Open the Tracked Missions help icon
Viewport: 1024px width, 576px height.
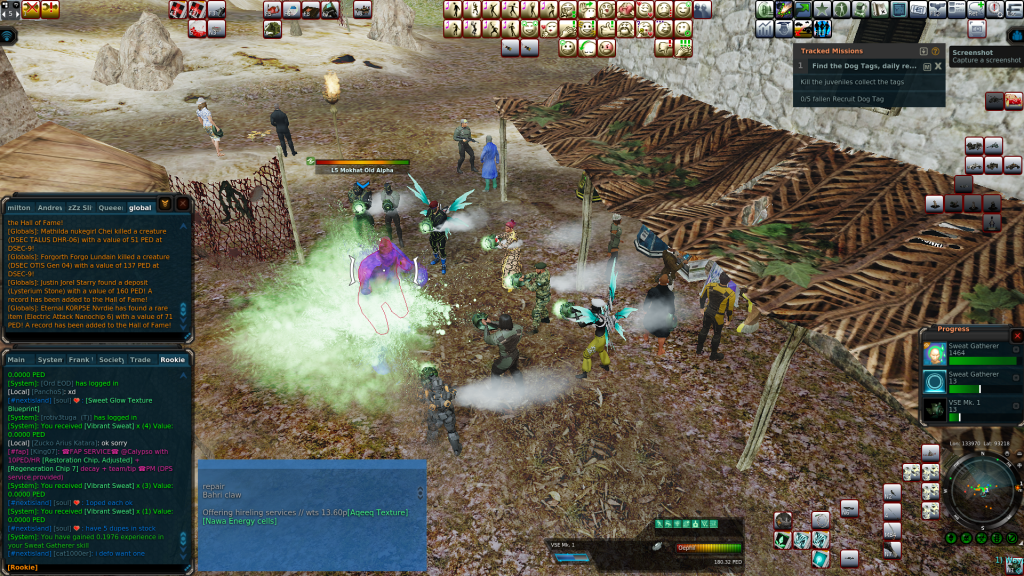[936, 51]
